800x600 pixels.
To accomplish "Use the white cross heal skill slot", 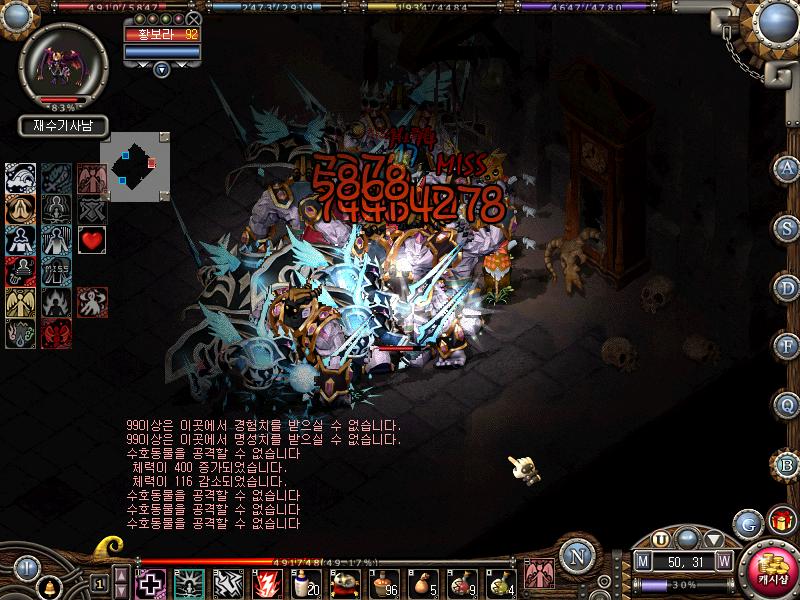I will 149,583.
